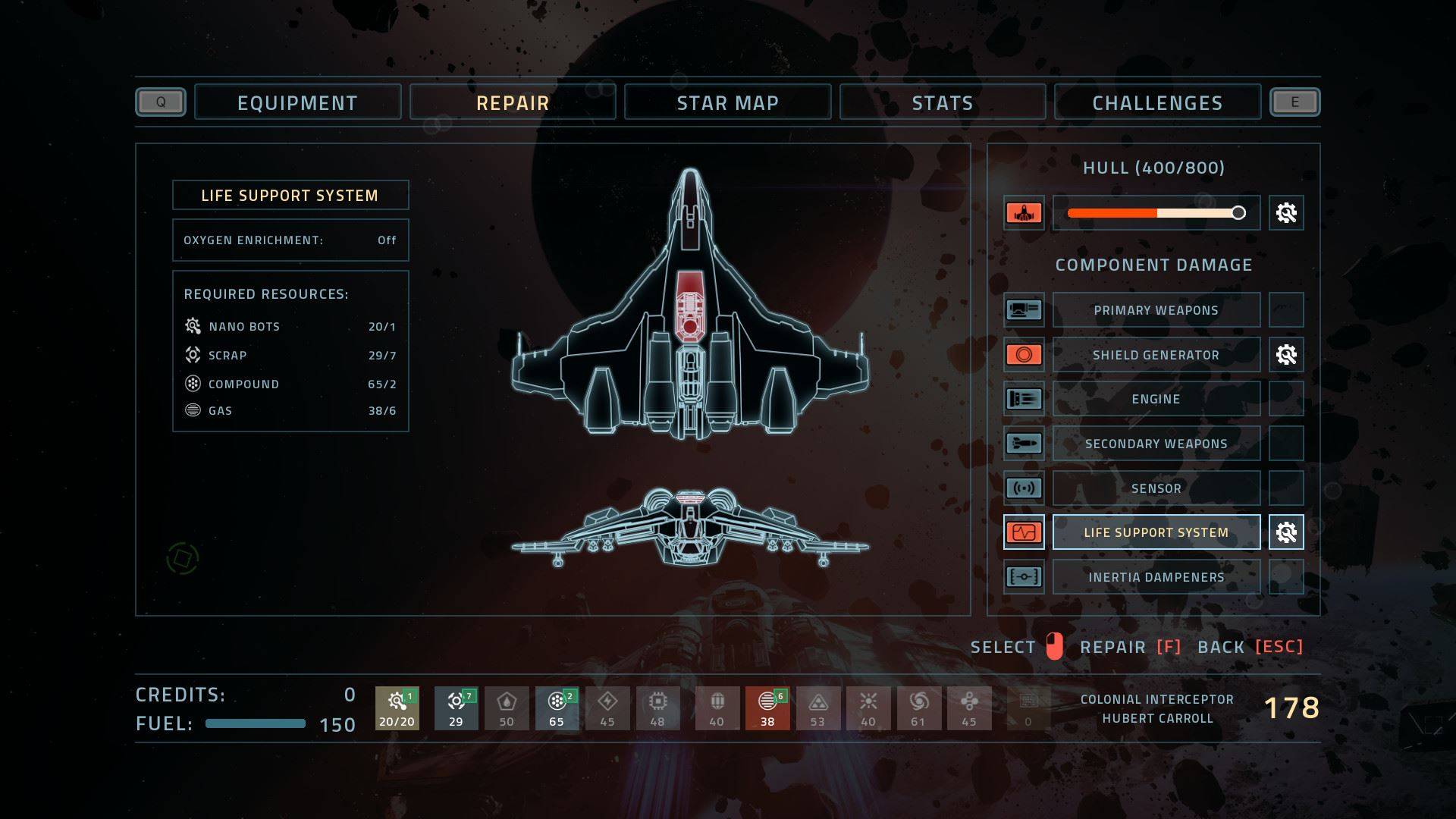This screenshot has width=1456, height=819.
Task: Switch to the Equipment tab
Action: (297, 102)
